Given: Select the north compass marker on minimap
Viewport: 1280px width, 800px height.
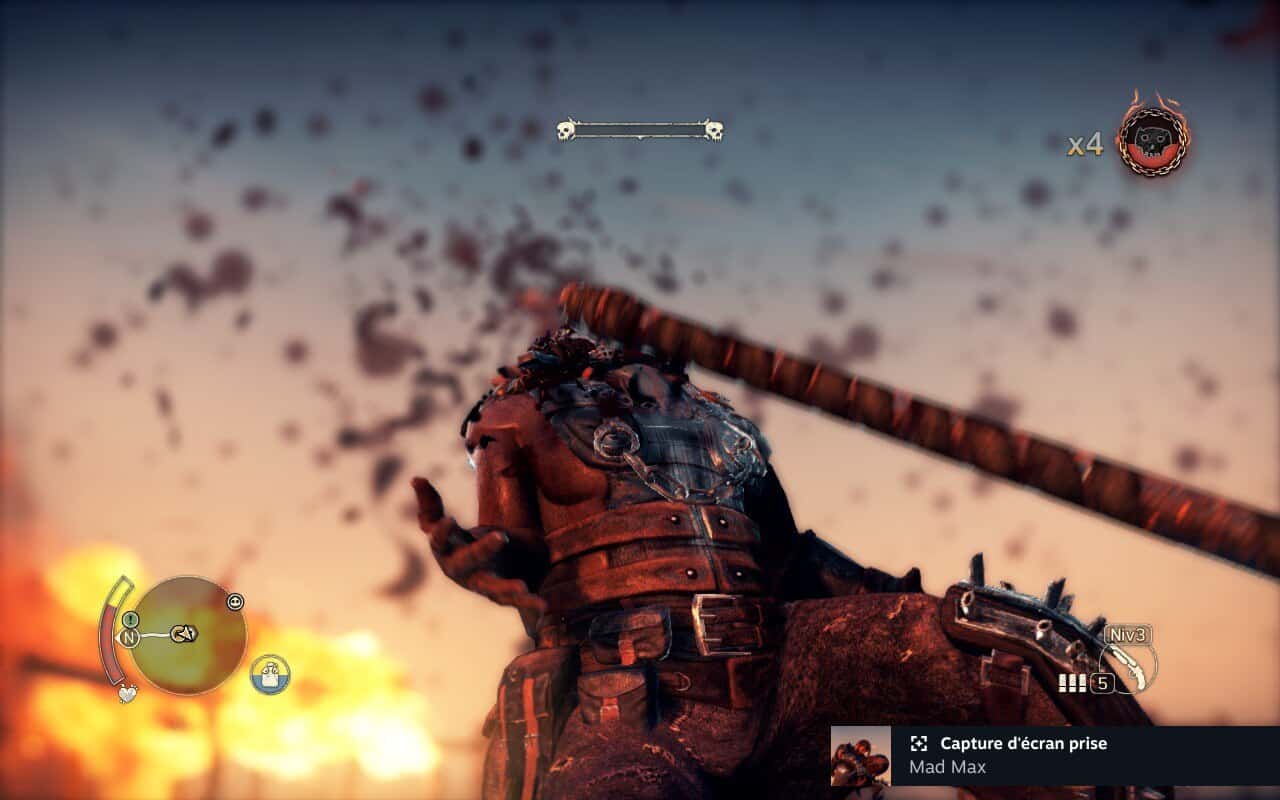Looking at the screenshot, I should pos(129,637).
